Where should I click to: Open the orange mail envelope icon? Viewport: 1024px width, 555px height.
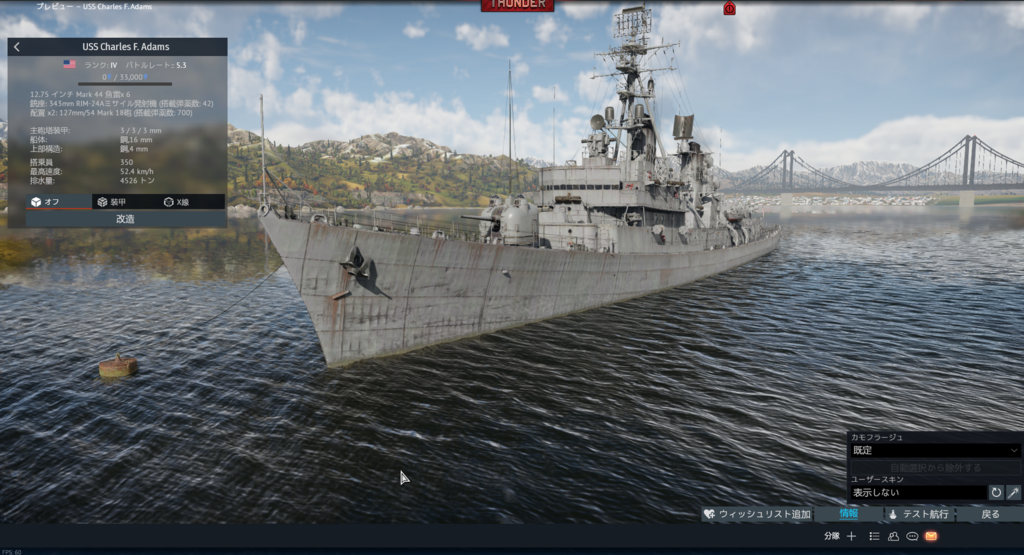(931, 536)
